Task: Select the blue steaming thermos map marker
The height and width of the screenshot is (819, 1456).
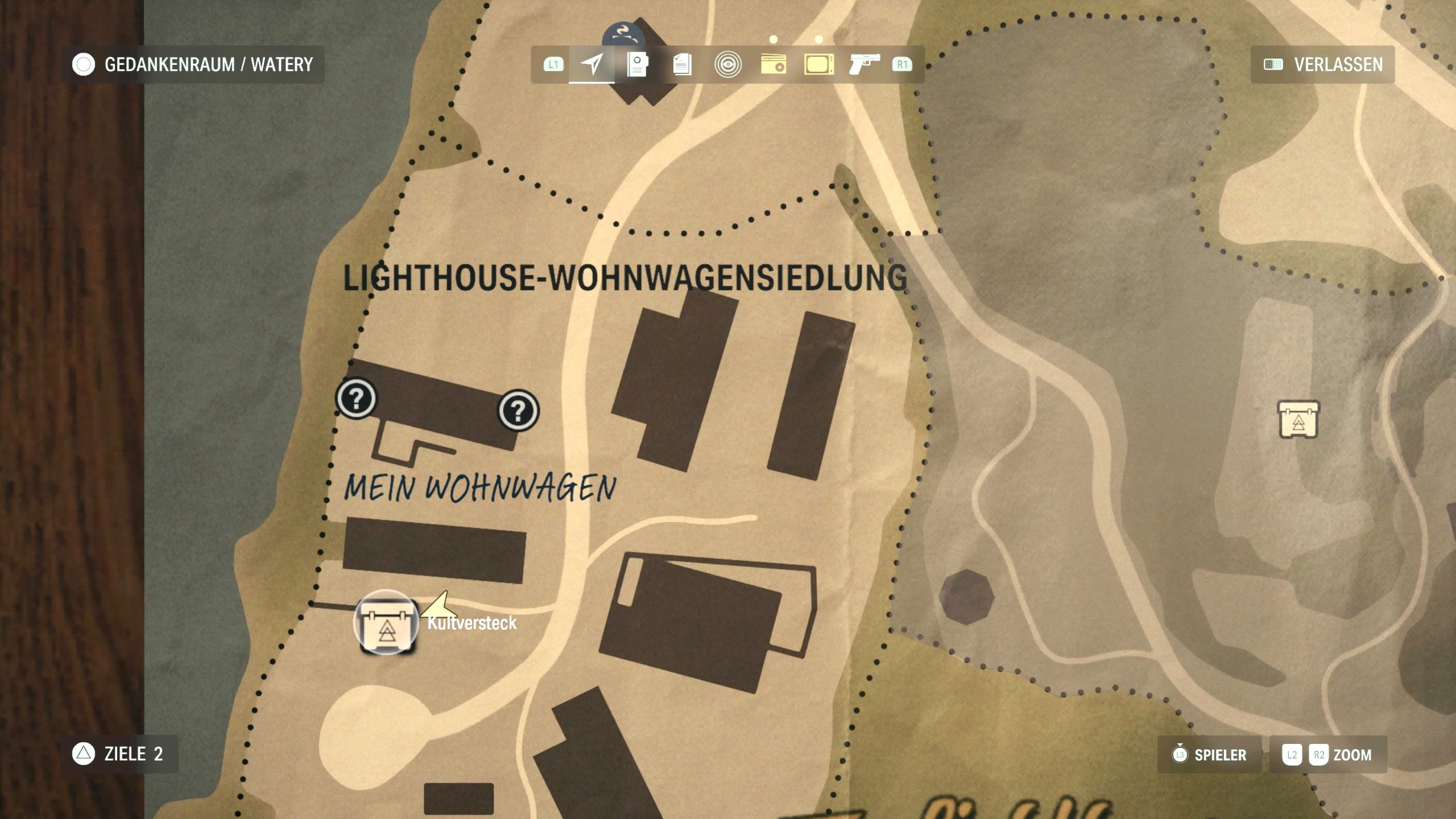Action: (623, 35)
